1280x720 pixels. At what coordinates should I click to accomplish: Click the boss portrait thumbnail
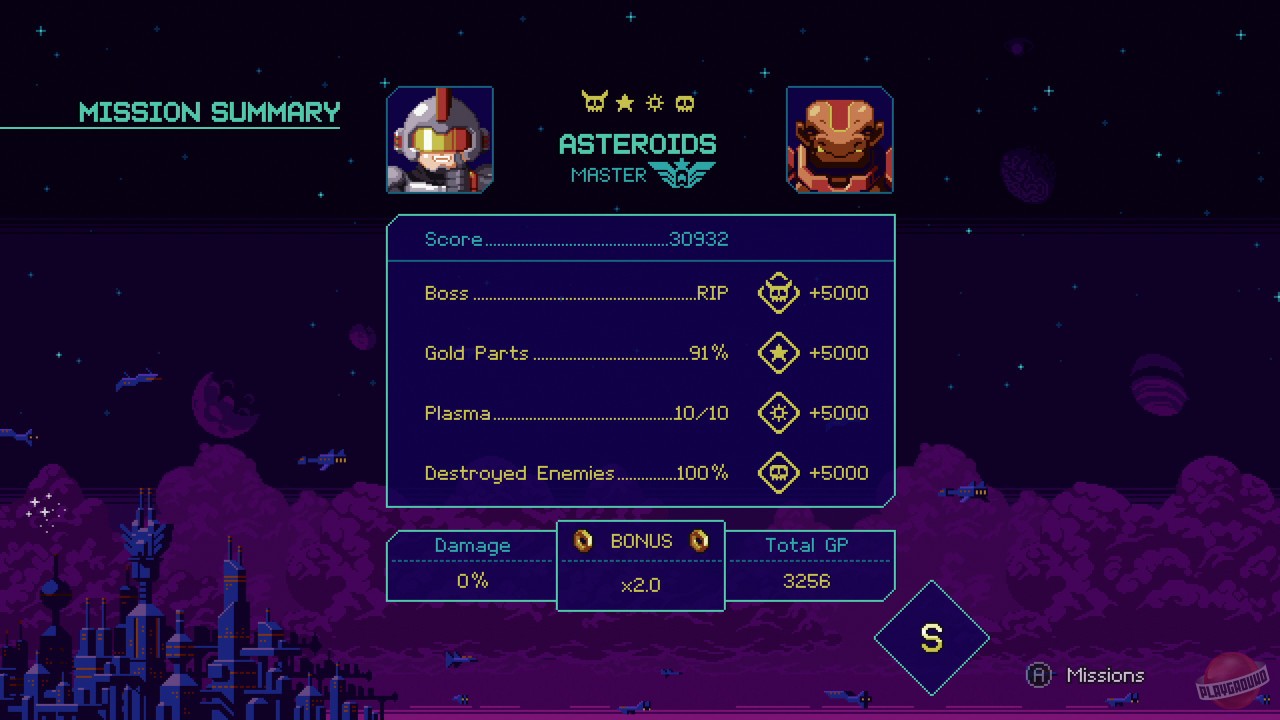[x=840, y=140]
